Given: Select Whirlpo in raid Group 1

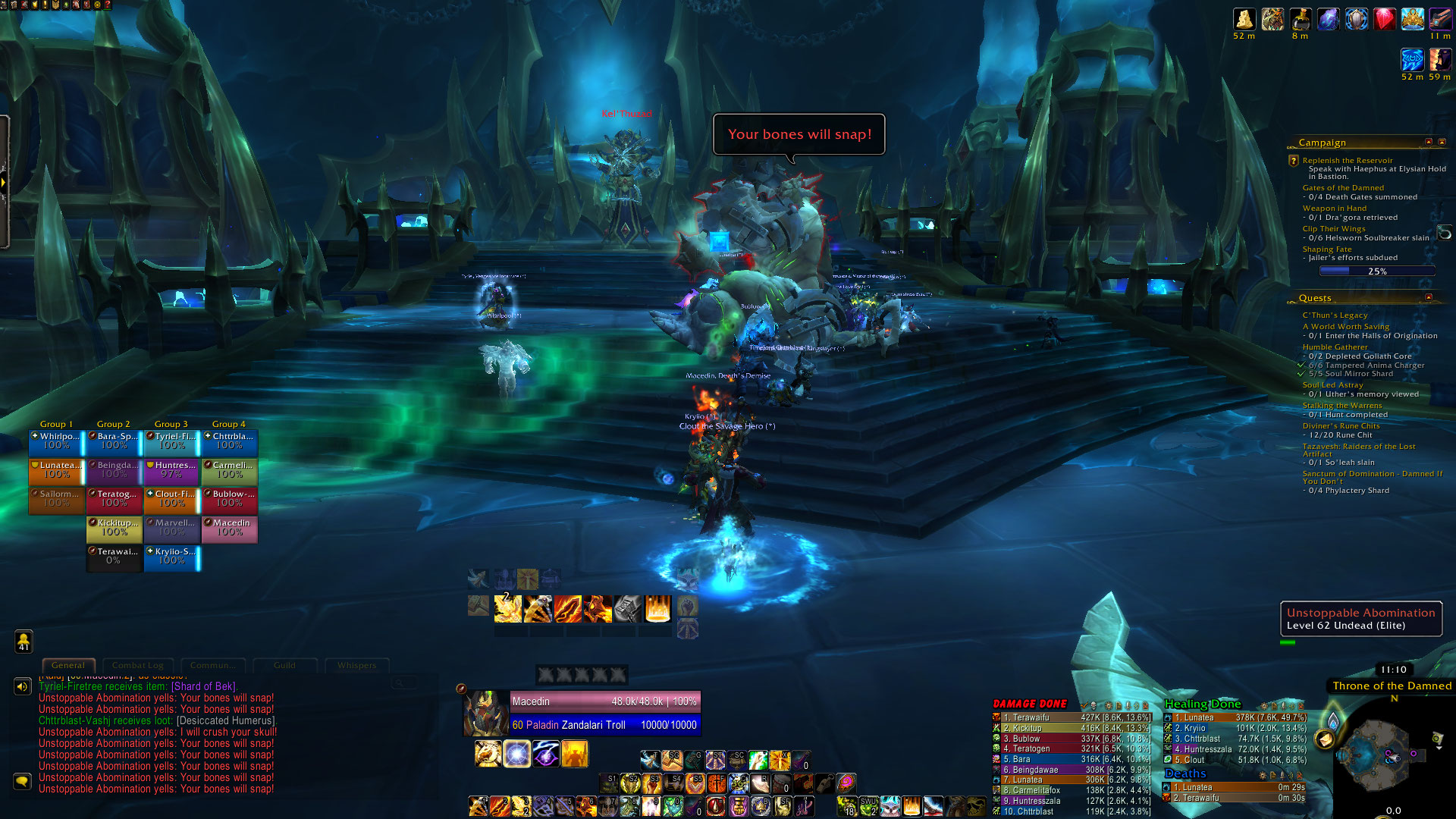Looking at the screenshot, I should (x=57, y=441).
